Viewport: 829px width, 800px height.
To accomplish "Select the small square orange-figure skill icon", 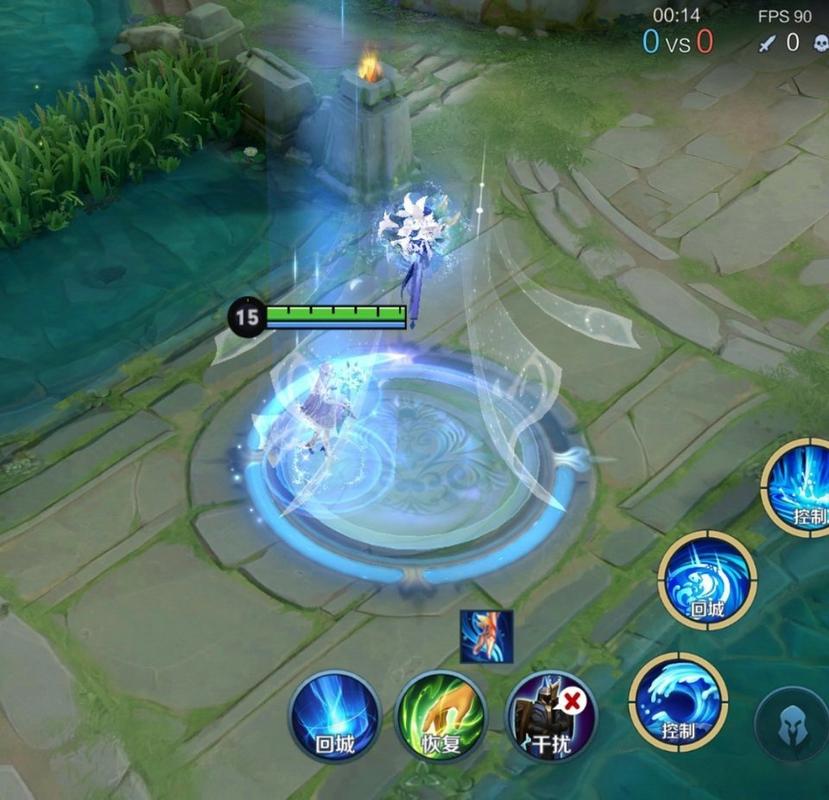I will point(486,636).
